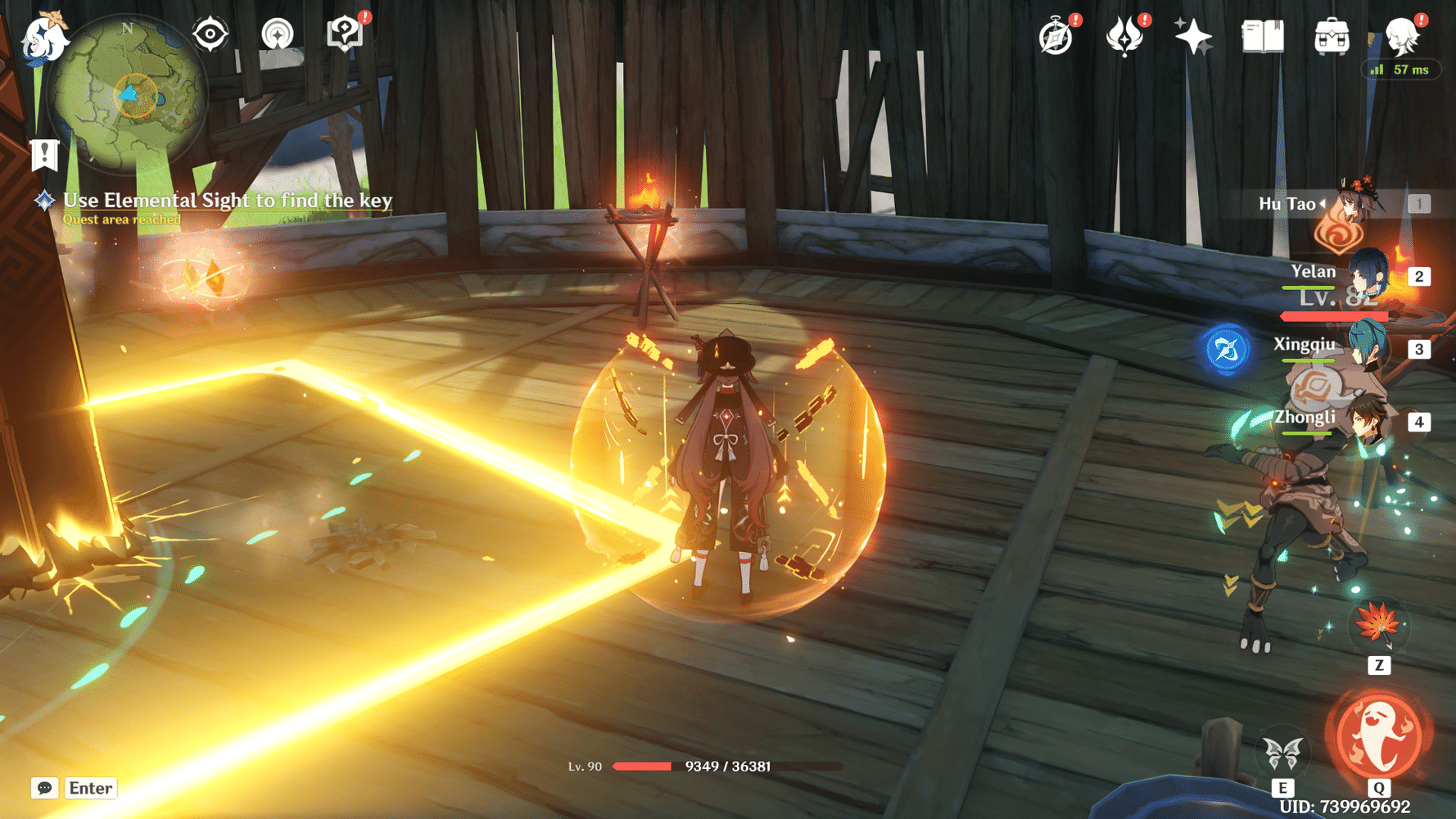Open the character screen icon
The width and height of the screenshot is (1456, 819).
(1402, 37)
